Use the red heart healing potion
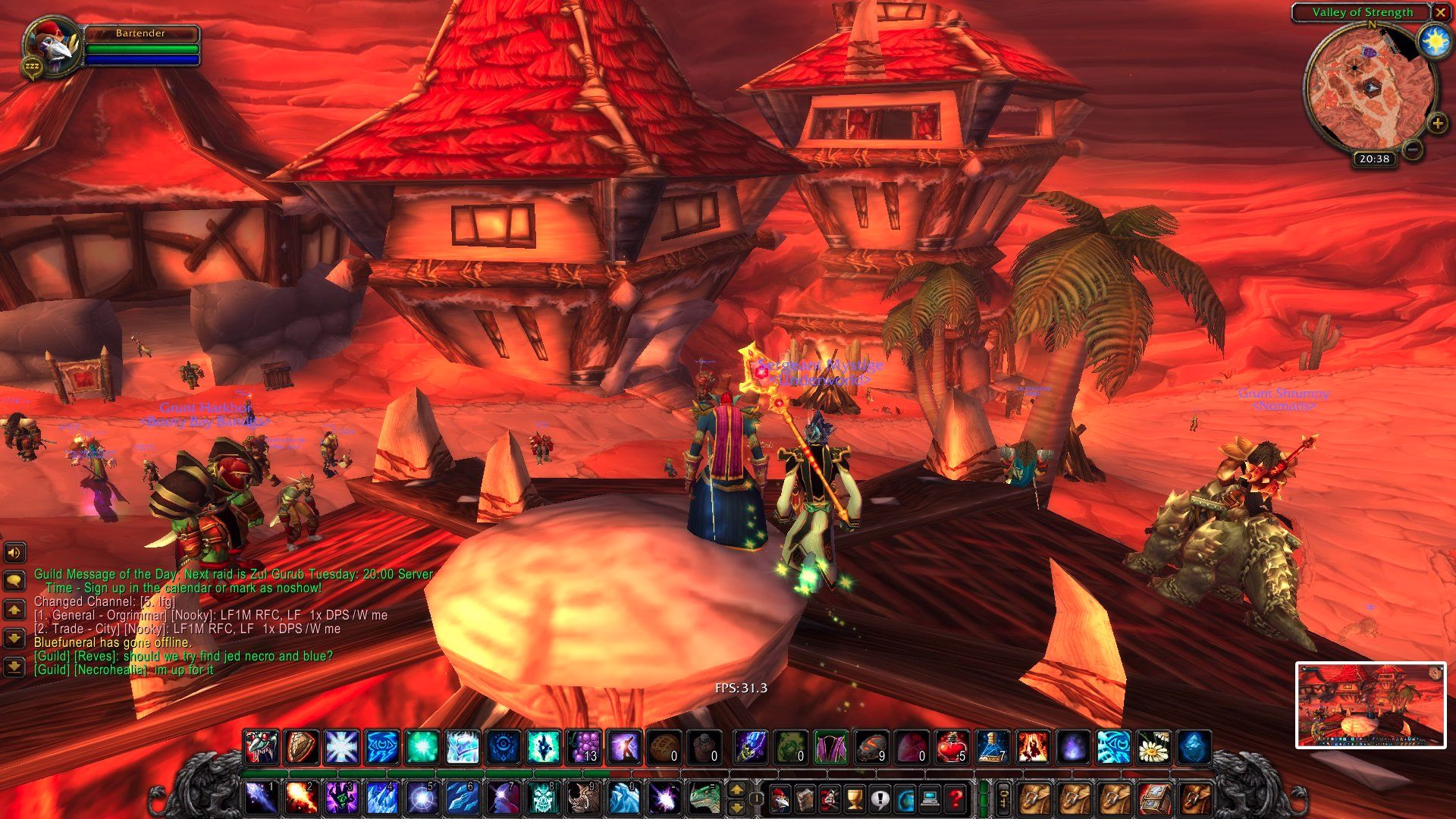The height and width of the screenshot is (819, 1456). click(951, 747)
